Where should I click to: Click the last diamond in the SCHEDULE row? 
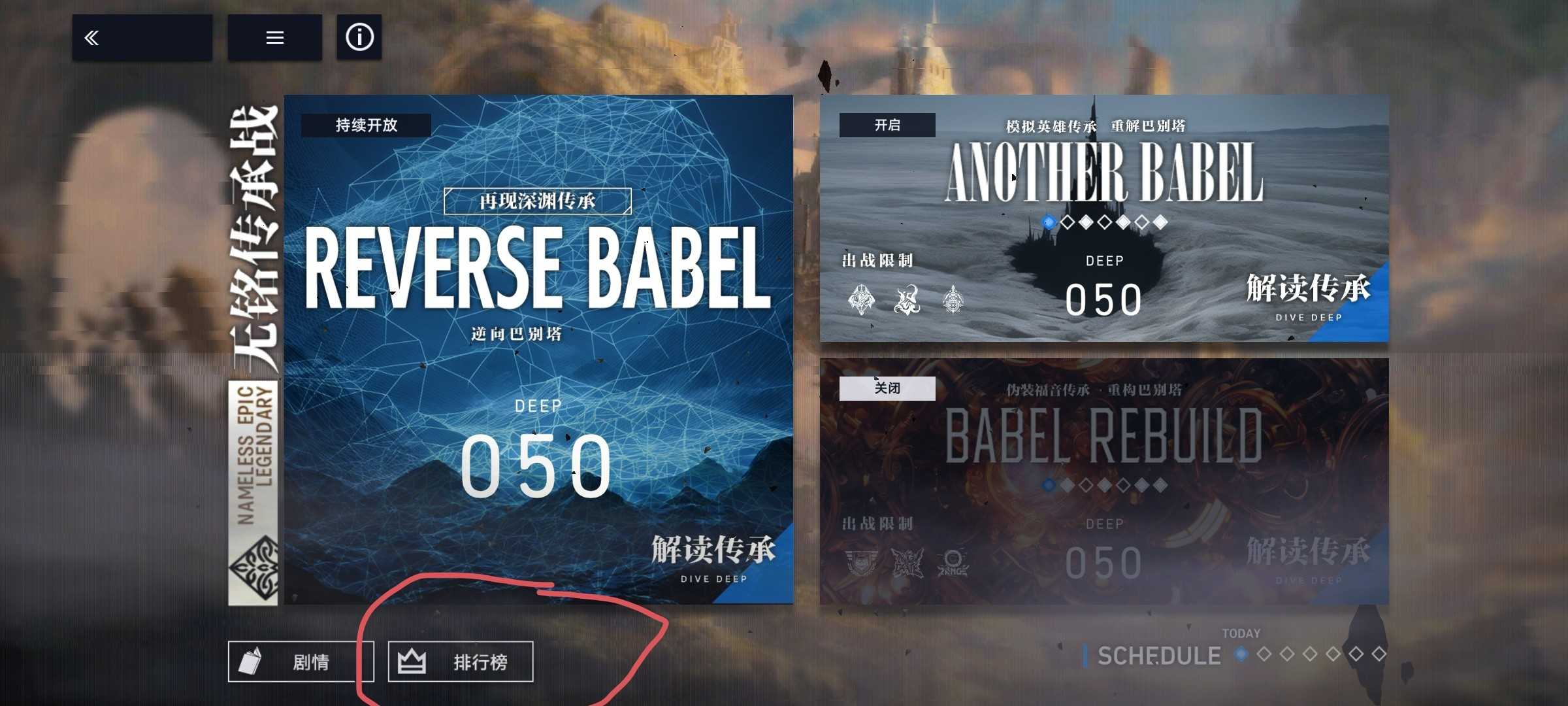coord(1380,655)
